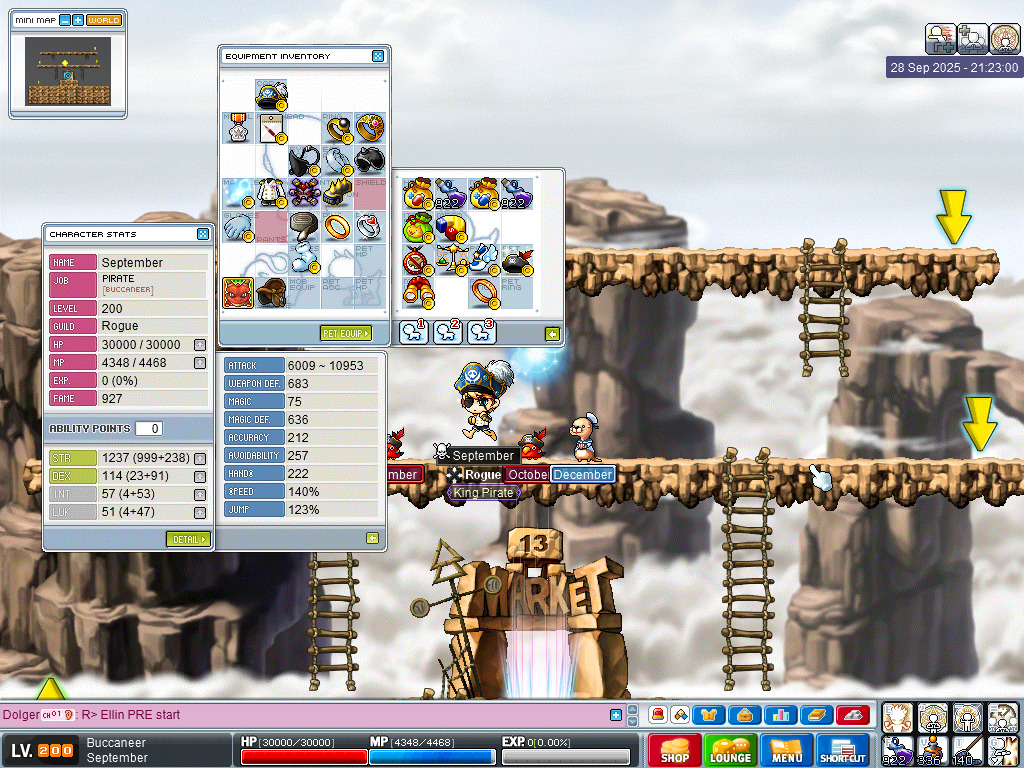Image resolution: width=1024 pixels, height=768 pixels.
Task: Open the Cash Shop
Action: [x=674, y=750]
